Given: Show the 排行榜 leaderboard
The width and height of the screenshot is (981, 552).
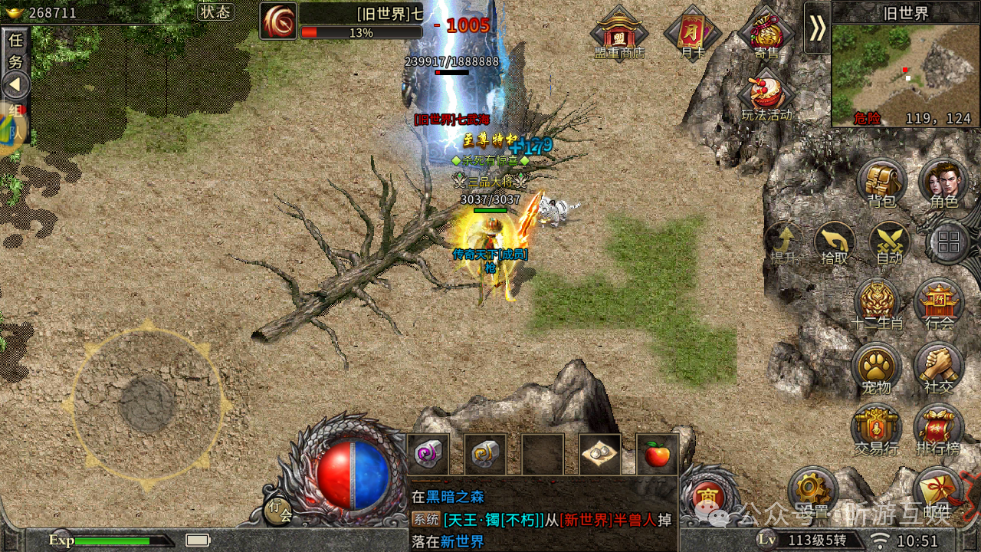Looking at the screenshot, I should [x=939, y=428].
